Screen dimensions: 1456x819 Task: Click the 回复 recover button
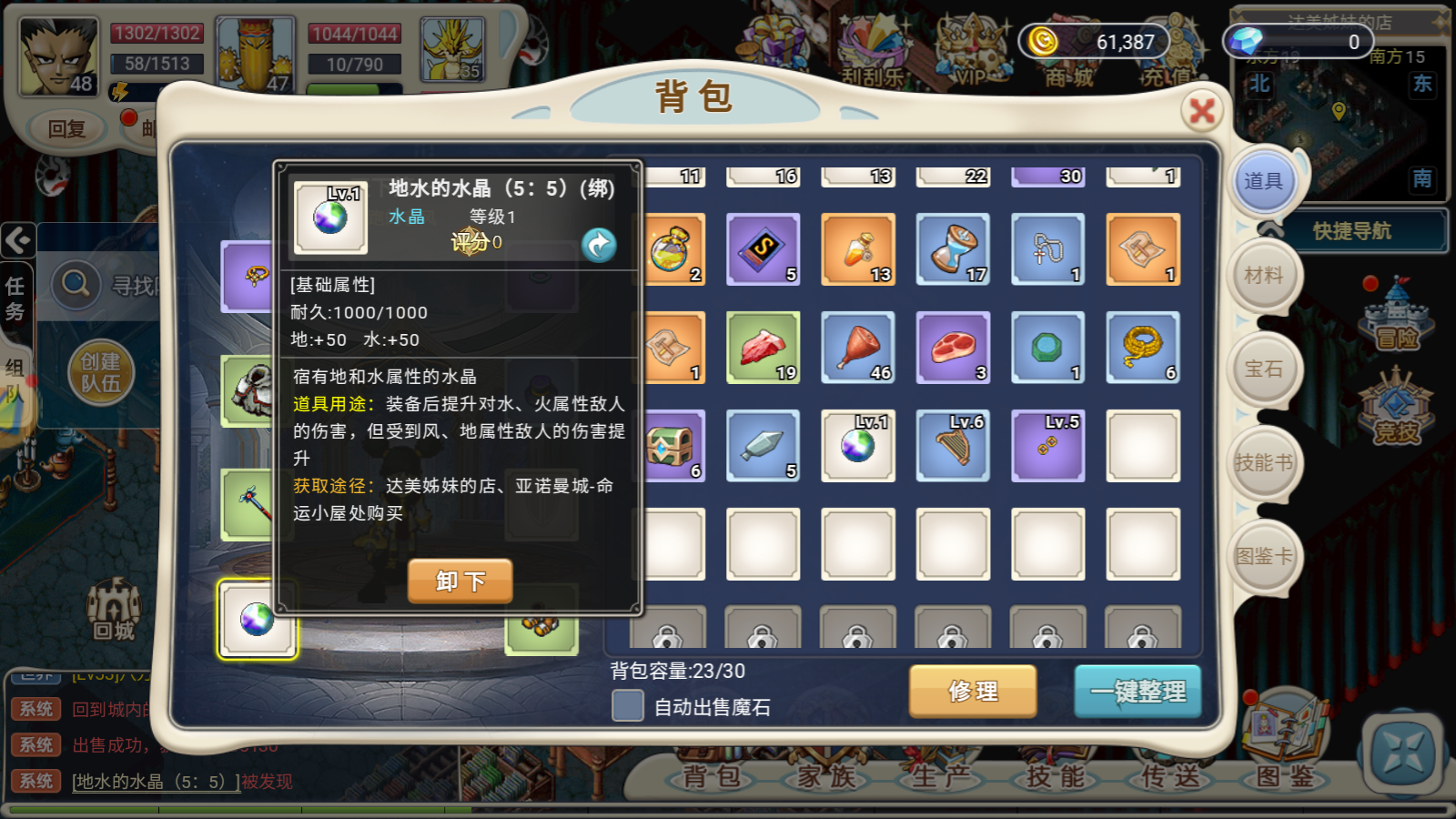coord(66,129)
